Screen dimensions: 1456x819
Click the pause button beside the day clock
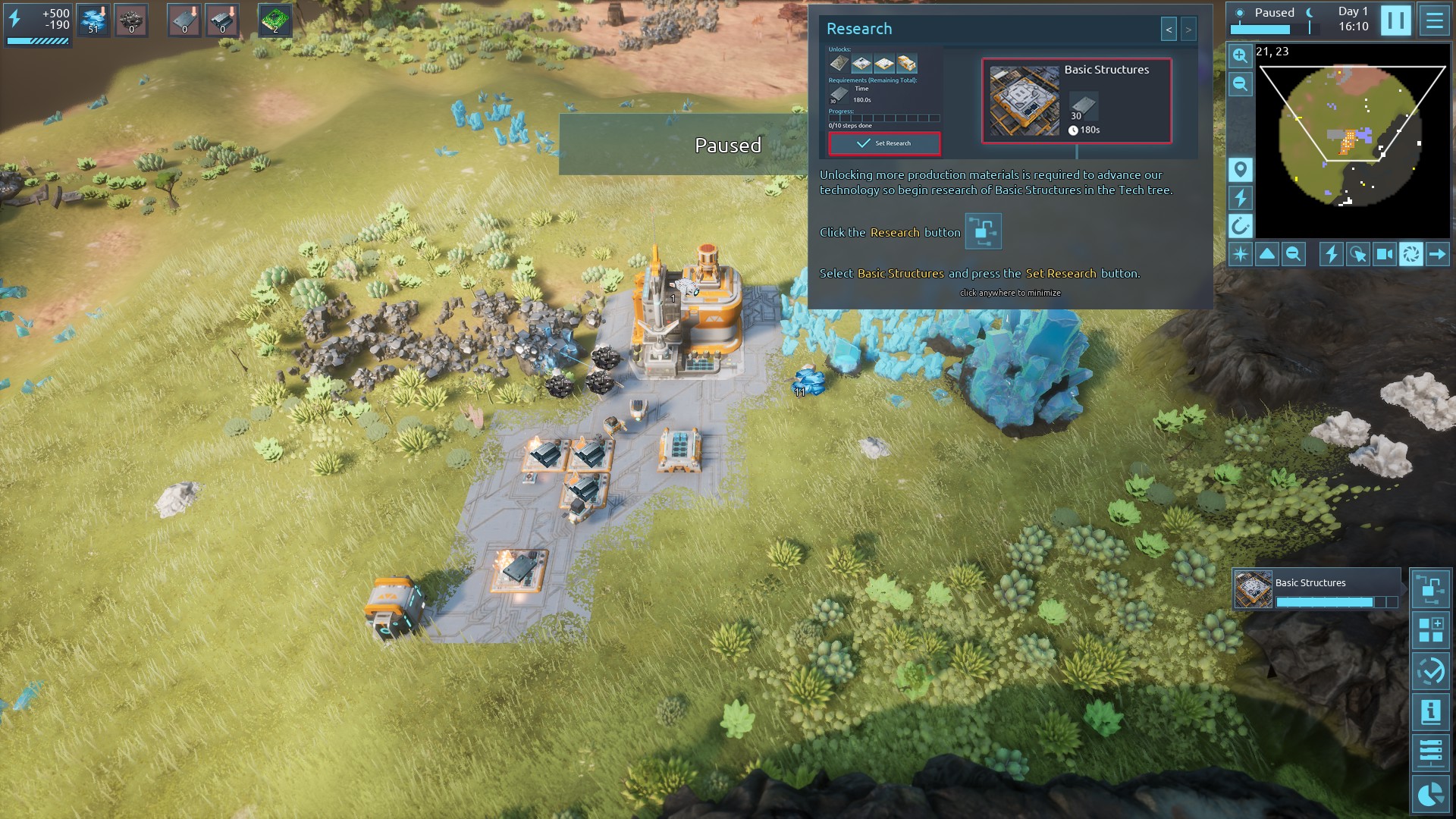click(1395, 20)
